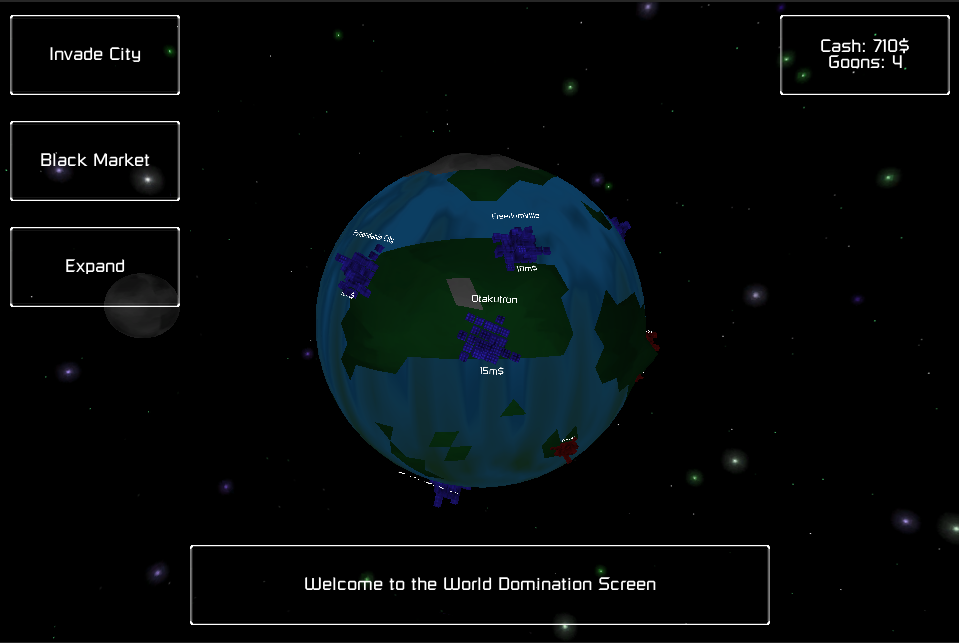This screenshot has width=959, height=643.
Task: Click the Invade City button
Action: [95, 55]
